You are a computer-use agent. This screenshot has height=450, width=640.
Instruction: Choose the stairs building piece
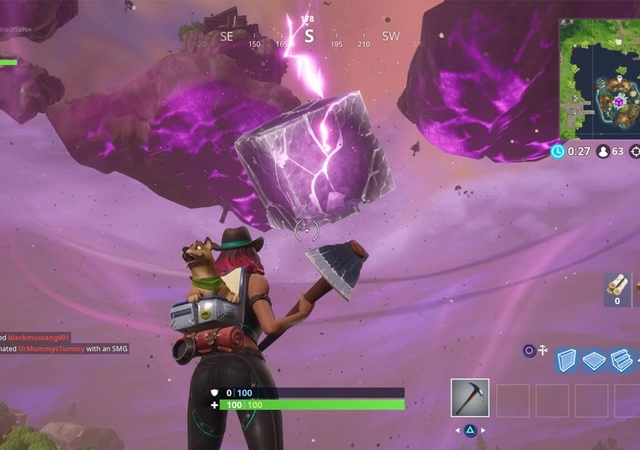point(621,360)
